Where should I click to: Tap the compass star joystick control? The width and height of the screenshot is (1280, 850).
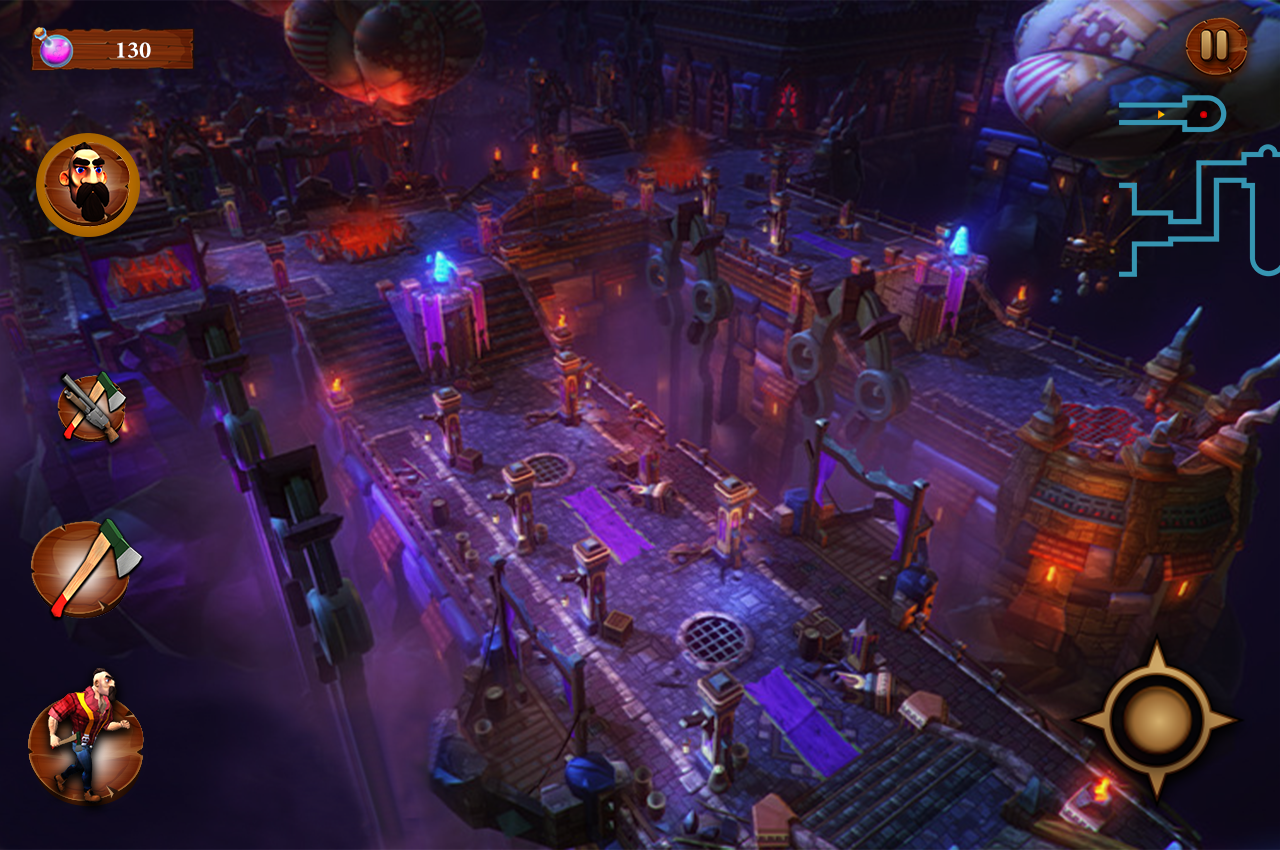[1157, 719]
